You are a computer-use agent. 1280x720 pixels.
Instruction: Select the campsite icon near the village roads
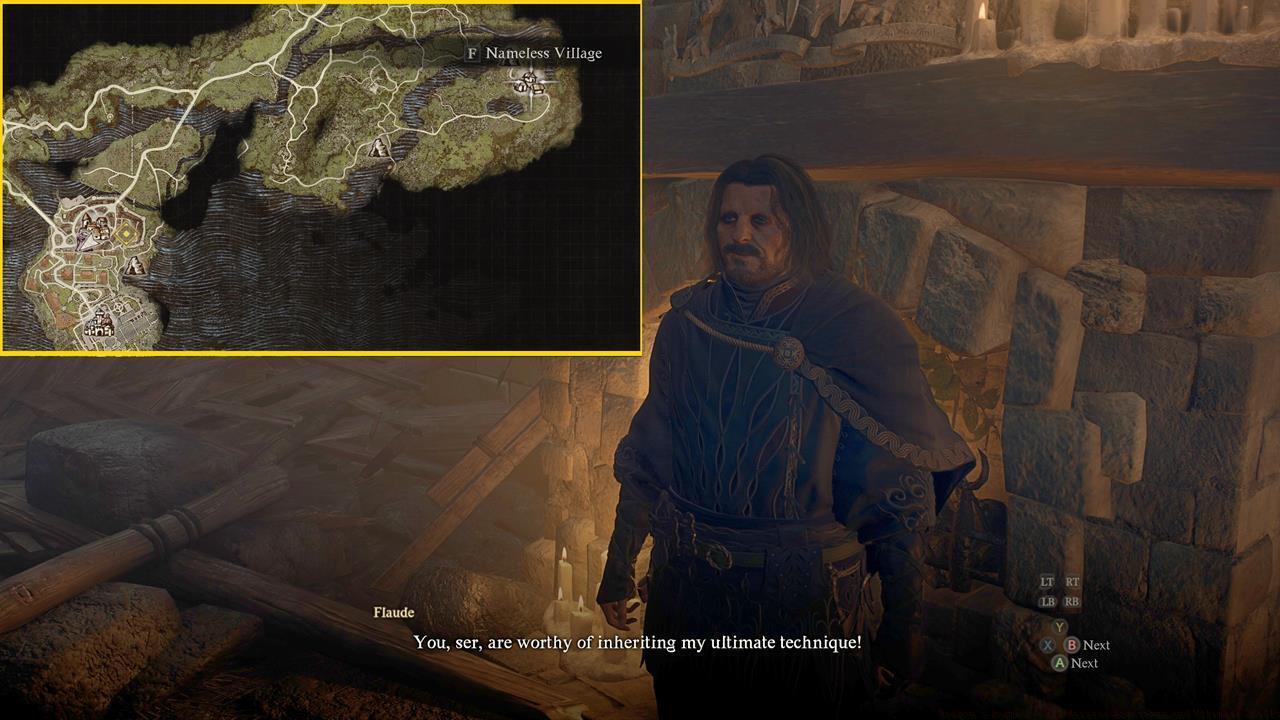point(377,148)
